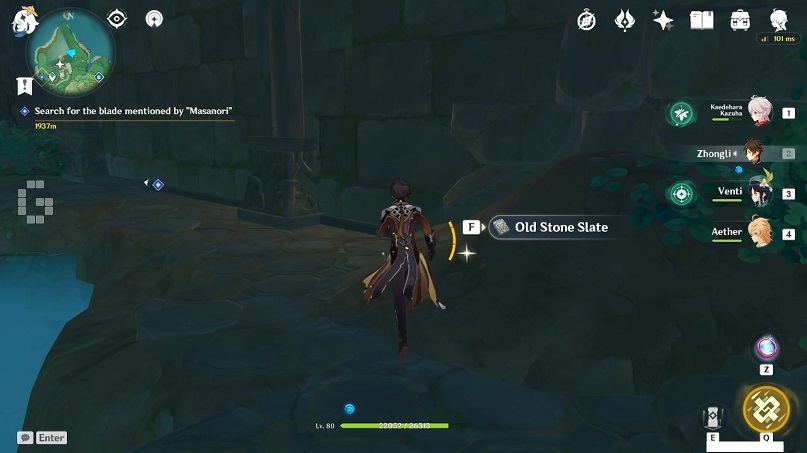The image size is (807, 453).
Task: Click the round icon right of the eye
Action: pyautogui.click(x=154, y=19)
